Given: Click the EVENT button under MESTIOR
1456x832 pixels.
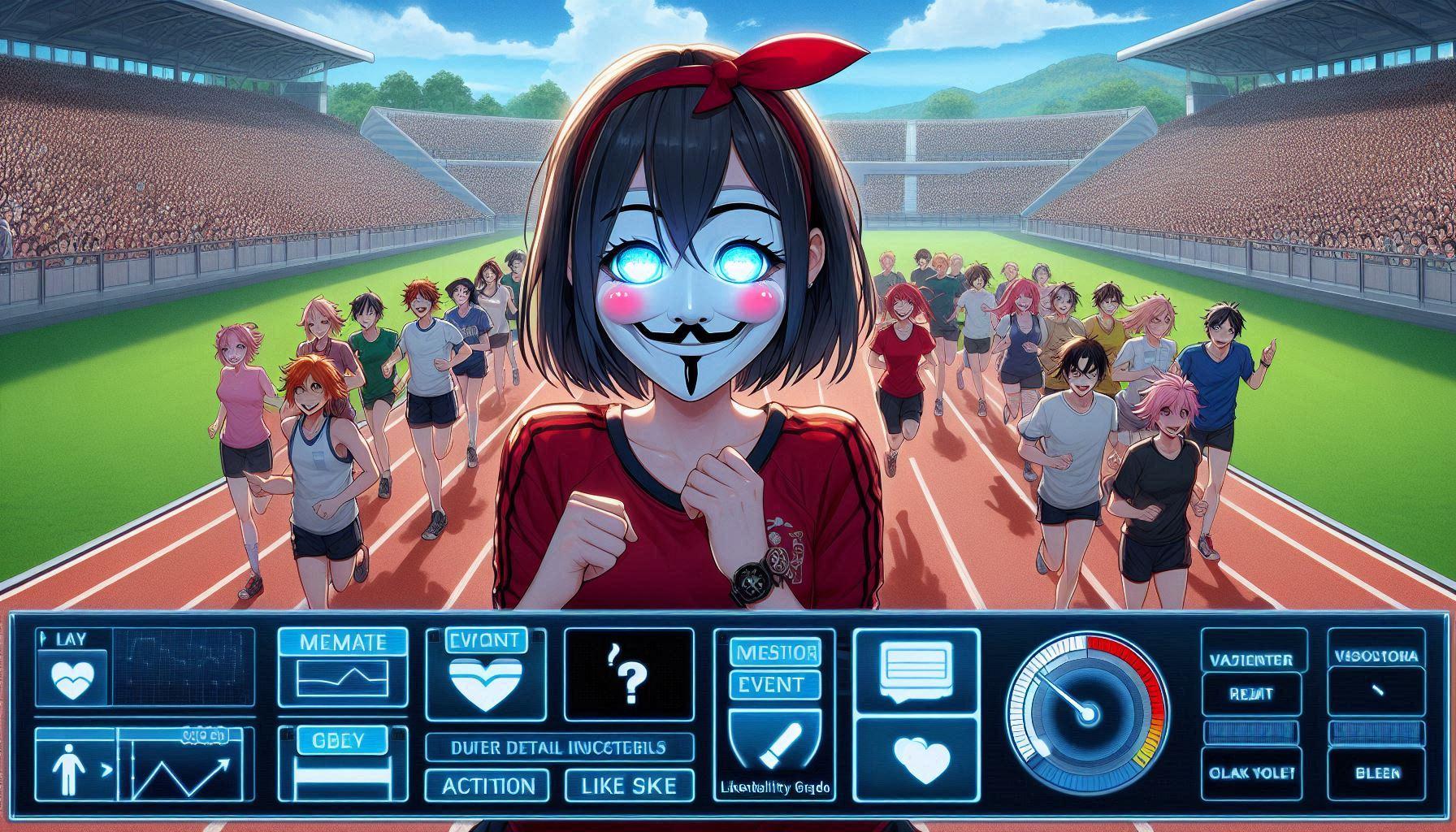Looking at the screenshot, I should click(x=773, y=684).
